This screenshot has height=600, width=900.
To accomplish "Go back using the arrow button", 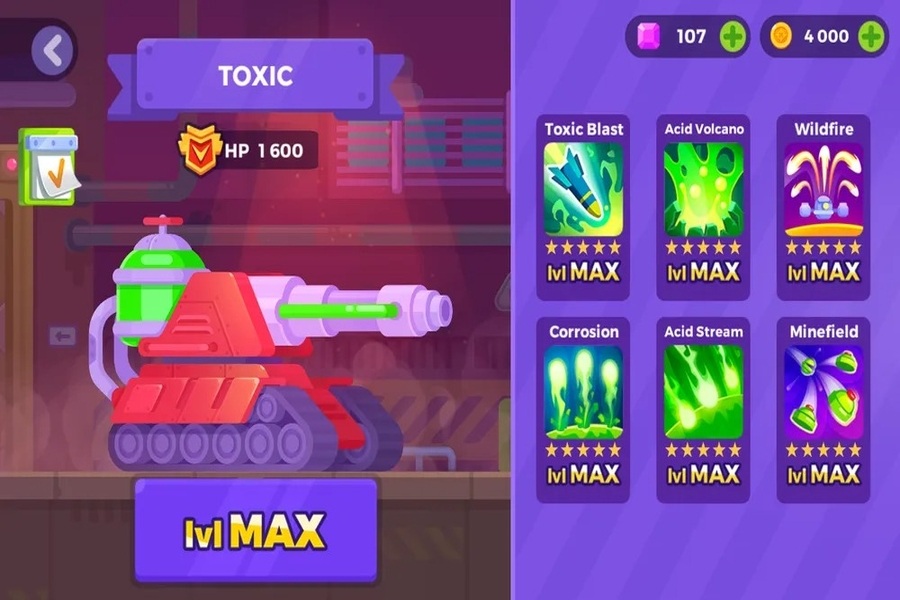I will (52, 50).
